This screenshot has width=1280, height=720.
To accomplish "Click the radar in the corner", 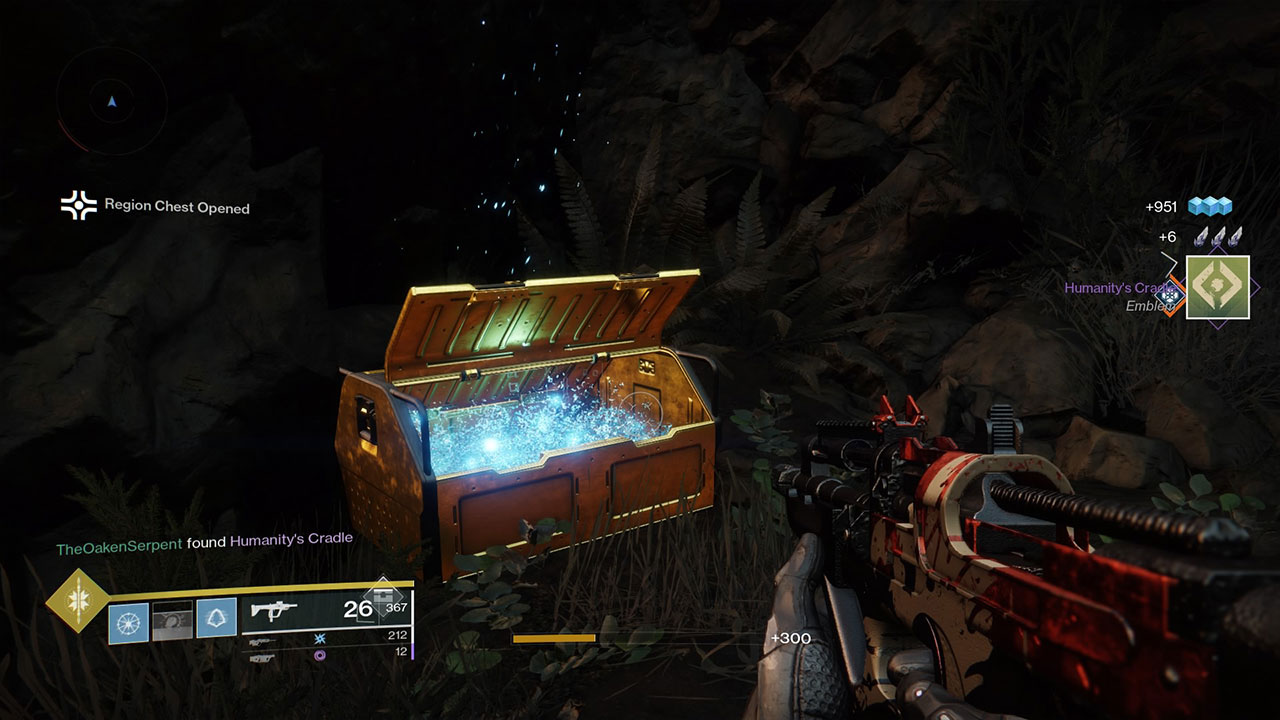I will tap(112, 100).
